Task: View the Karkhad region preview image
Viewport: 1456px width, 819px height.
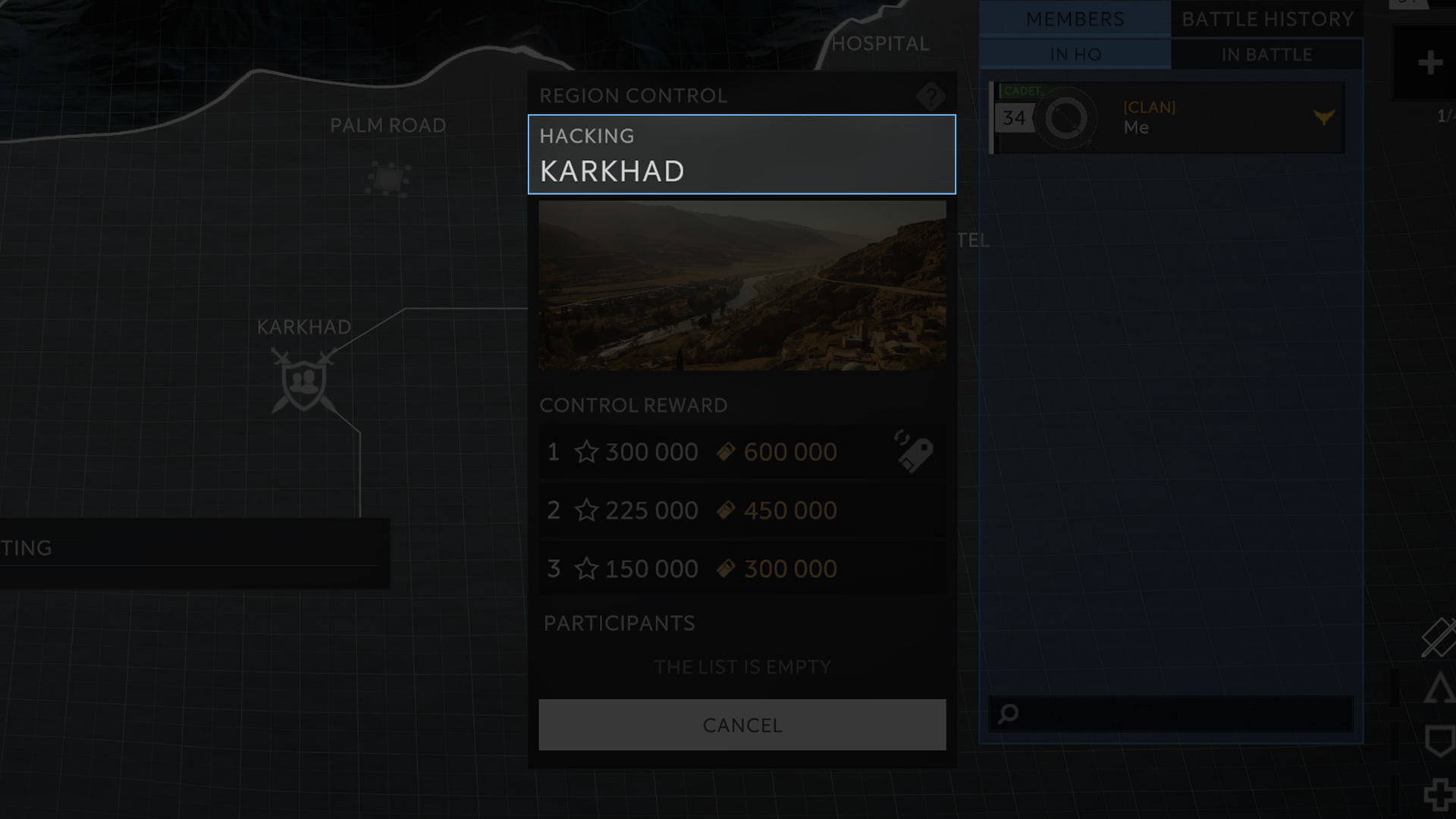Action: point(742,286)
